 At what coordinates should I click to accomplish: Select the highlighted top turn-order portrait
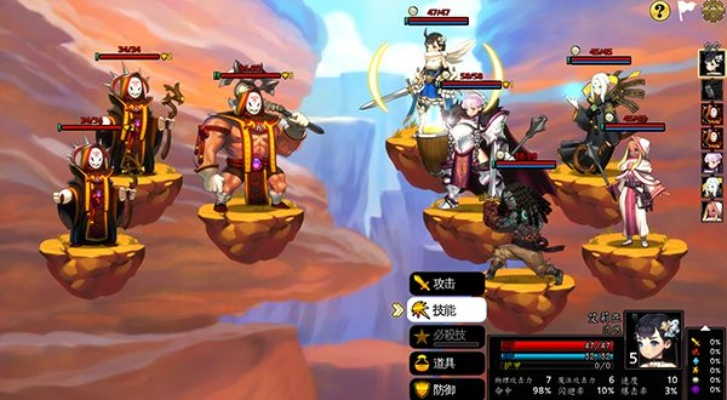711,62
